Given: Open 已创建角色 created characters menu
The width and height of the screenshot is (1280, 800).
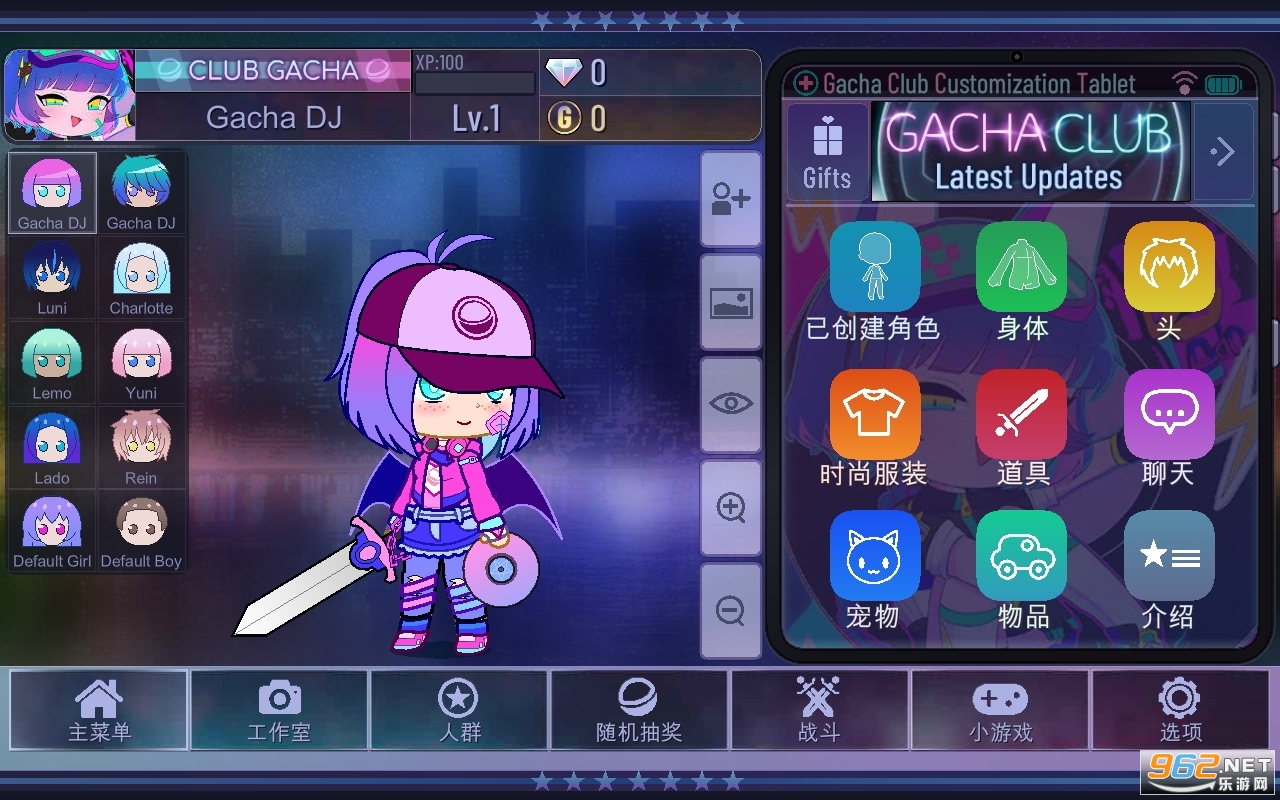Looking at the screenshot, I should click(875, 267).
